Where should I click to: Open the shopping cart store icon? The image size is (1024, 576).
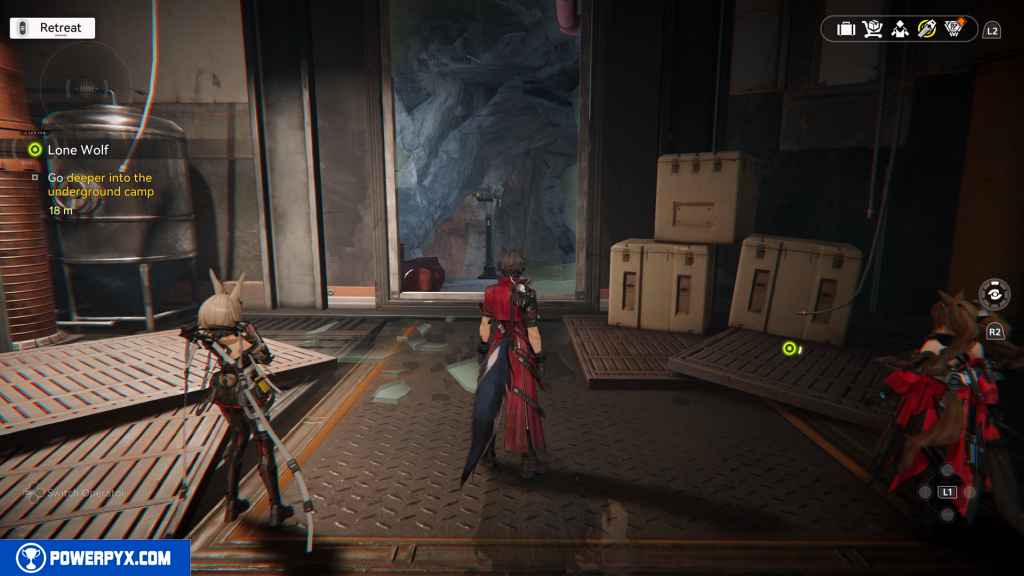tap(872, 29)
